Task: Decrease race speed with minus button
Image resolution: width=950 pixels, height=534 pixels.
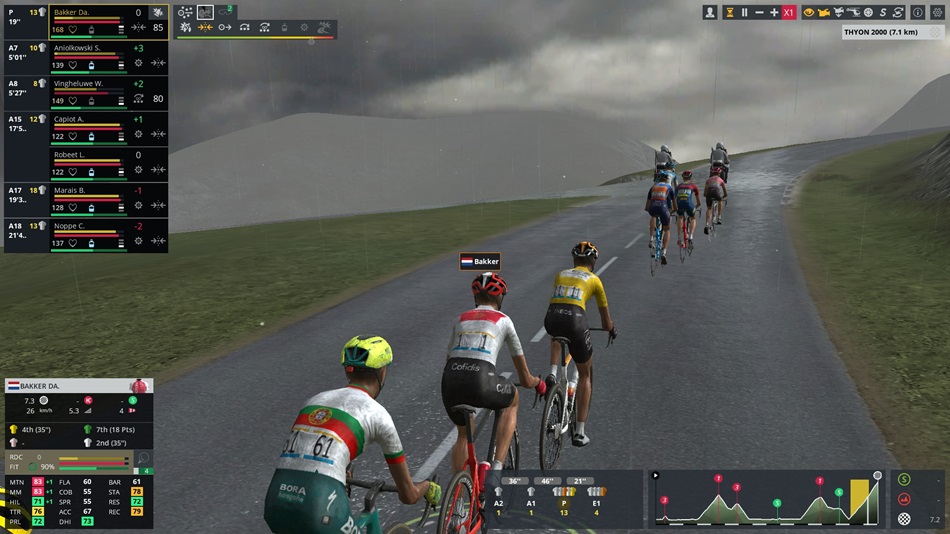Action: (x=759, y=12)
